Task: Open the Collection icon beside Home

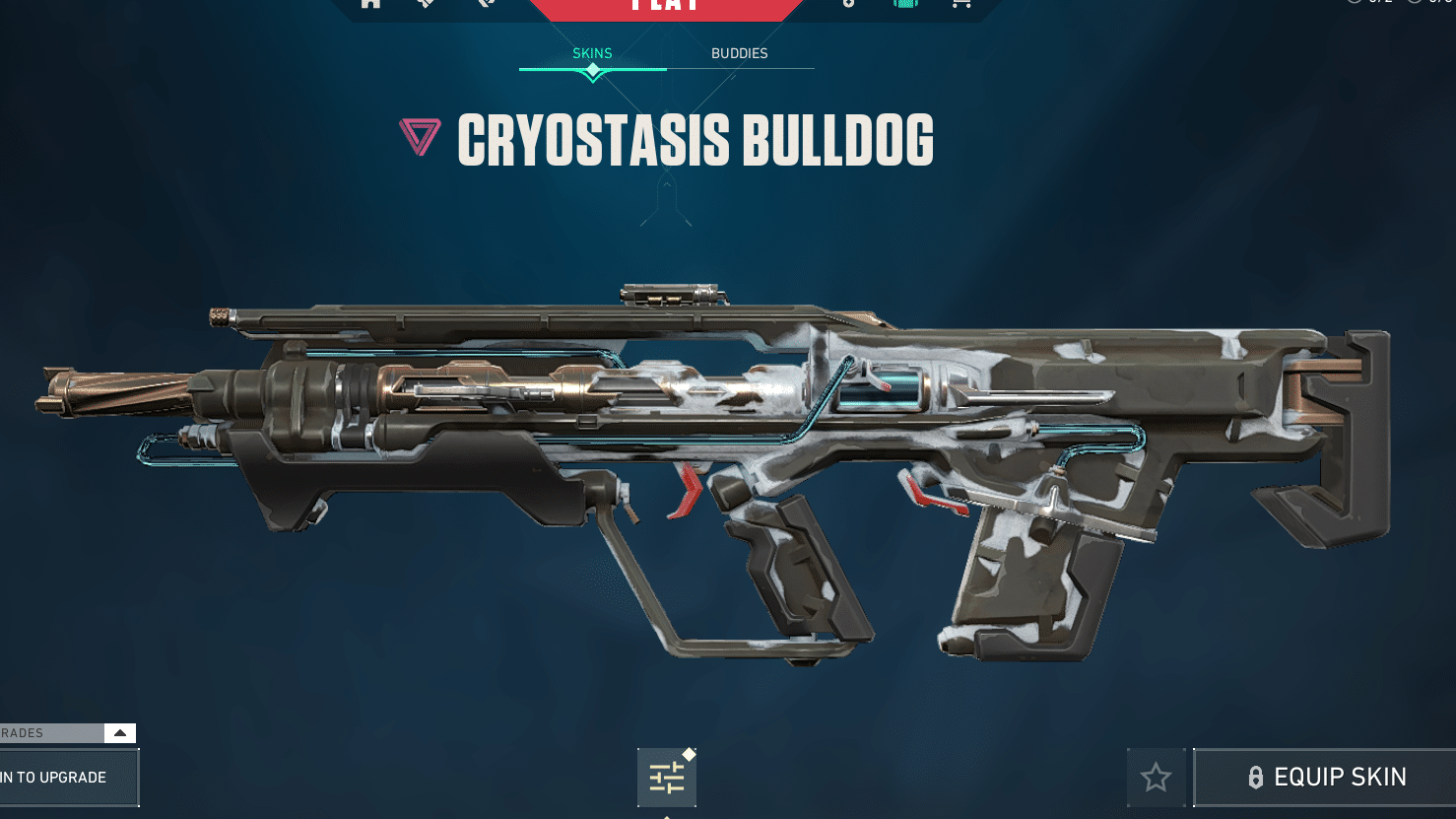Action: coord(424,4)
